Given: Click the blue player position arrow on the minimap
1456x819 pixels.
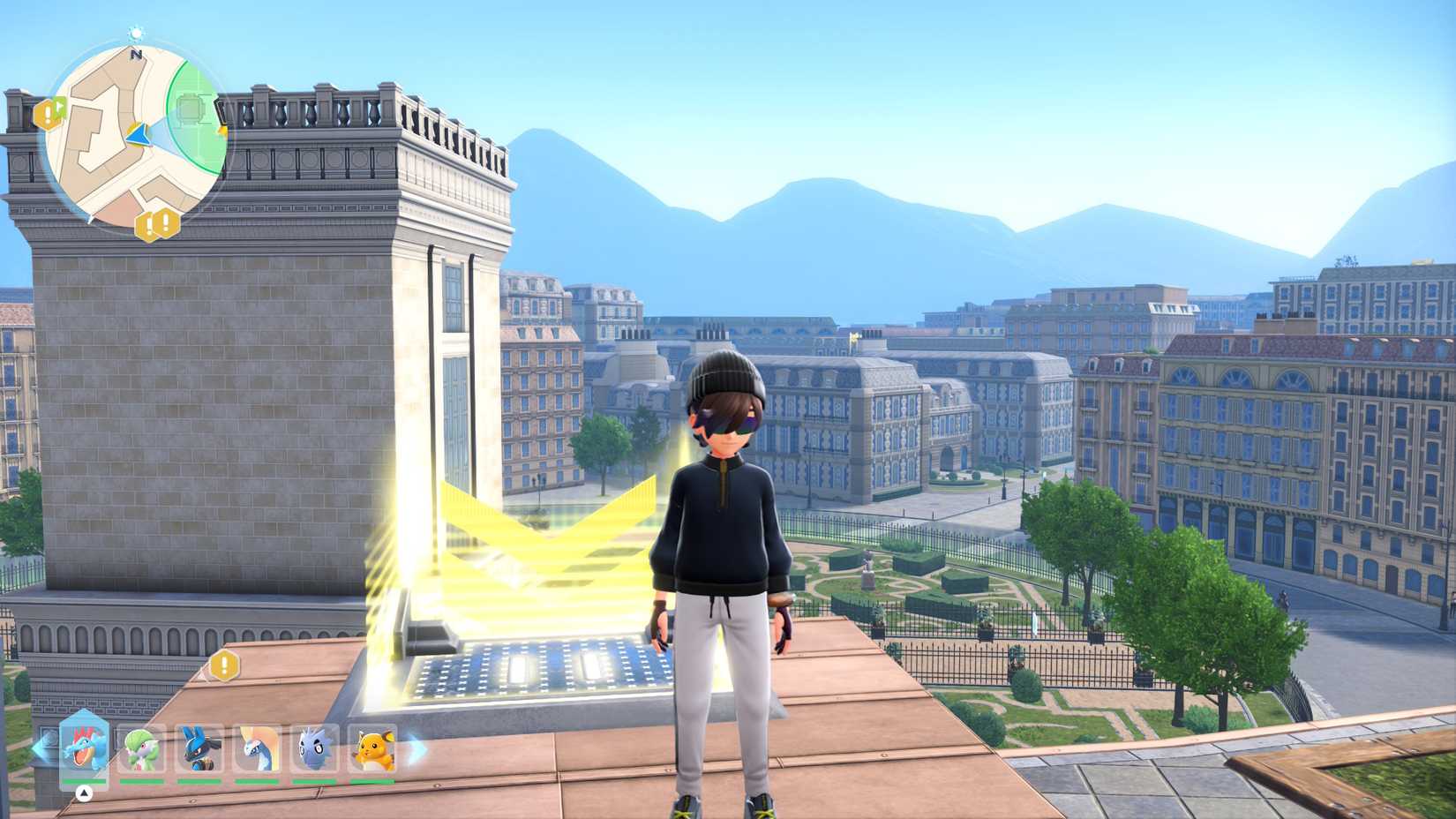Looking at the screenshot, I should [138, 134].
